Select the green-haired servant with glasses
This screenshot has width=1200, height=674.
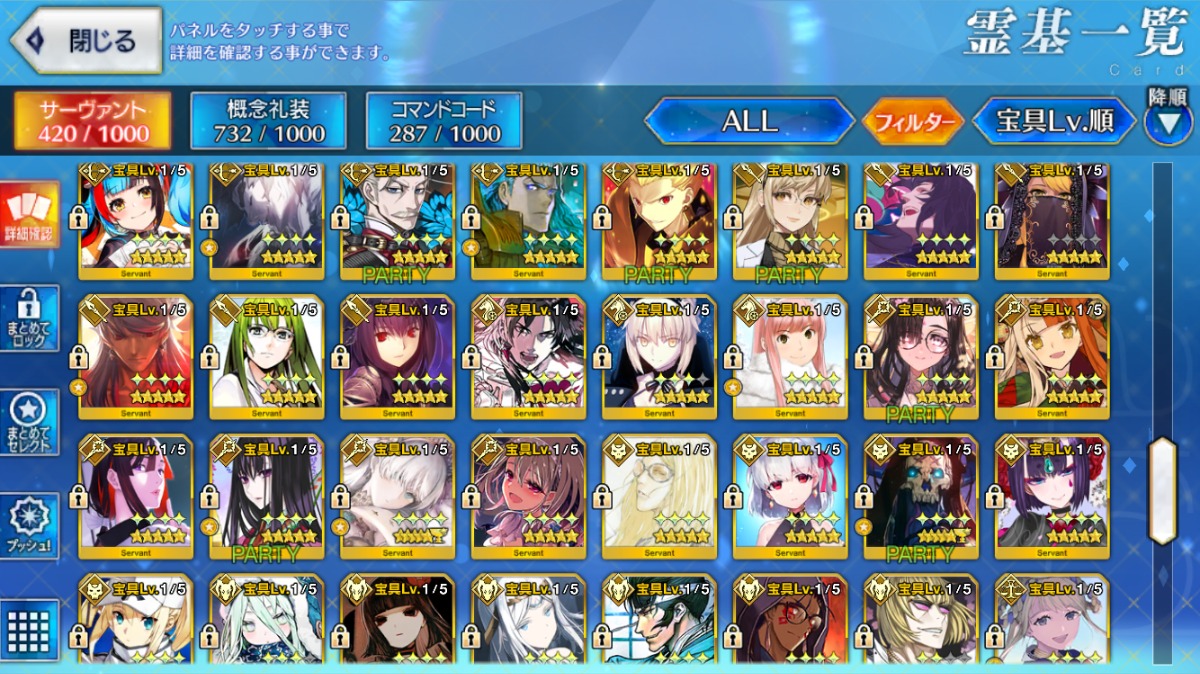[267, 355]
